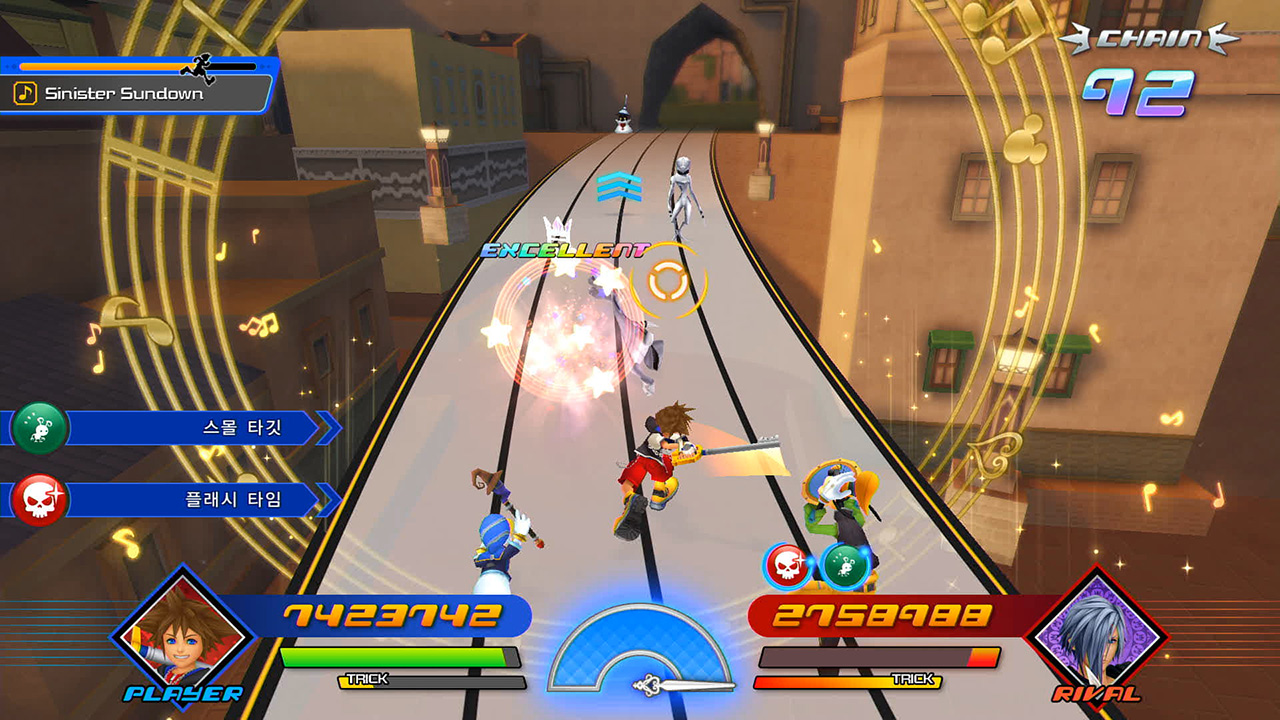Click the crown icon above the EXCELLENT text
Image resolution: width=1280 pixels, height=720 pixels.
click(556, 228)
